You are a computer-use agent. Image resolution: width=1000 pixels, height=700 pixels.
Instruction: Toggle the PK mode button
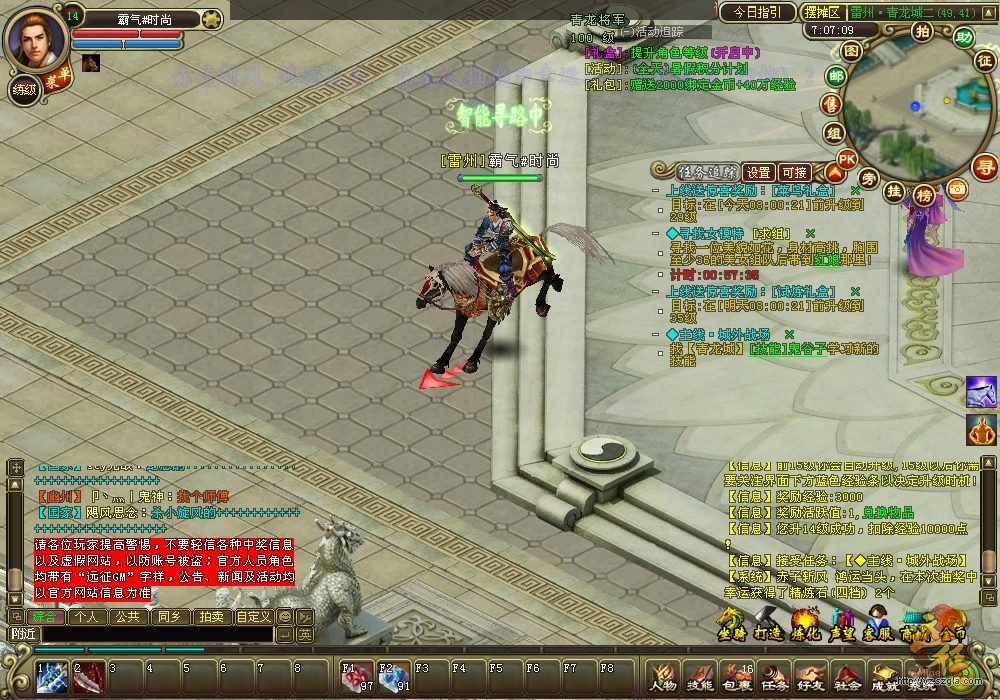coord(846,159)
